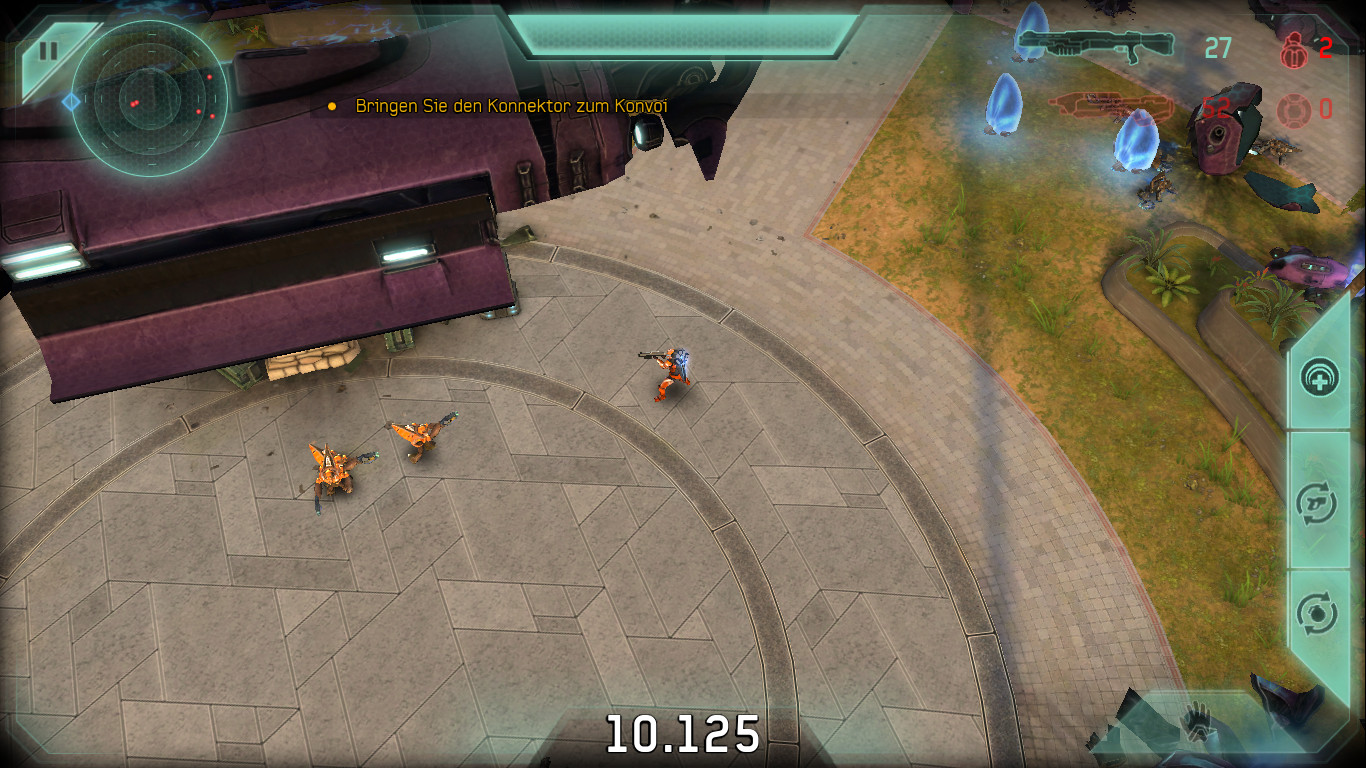Tap the circular radar minimap

coord(150,98)
